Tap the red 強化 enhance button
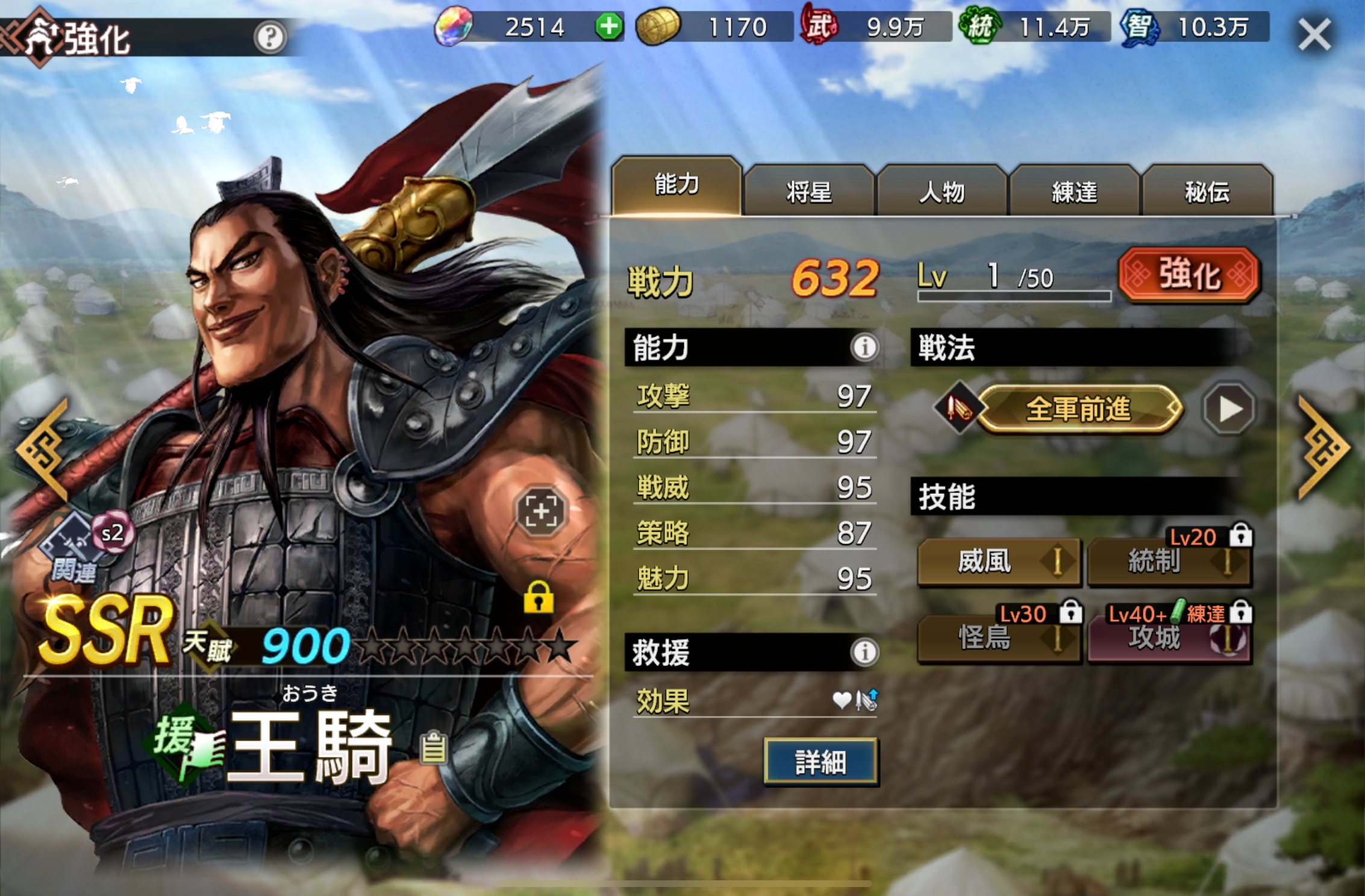The width and height of the screenshot is (1365, 896). tap(1189, 275)
